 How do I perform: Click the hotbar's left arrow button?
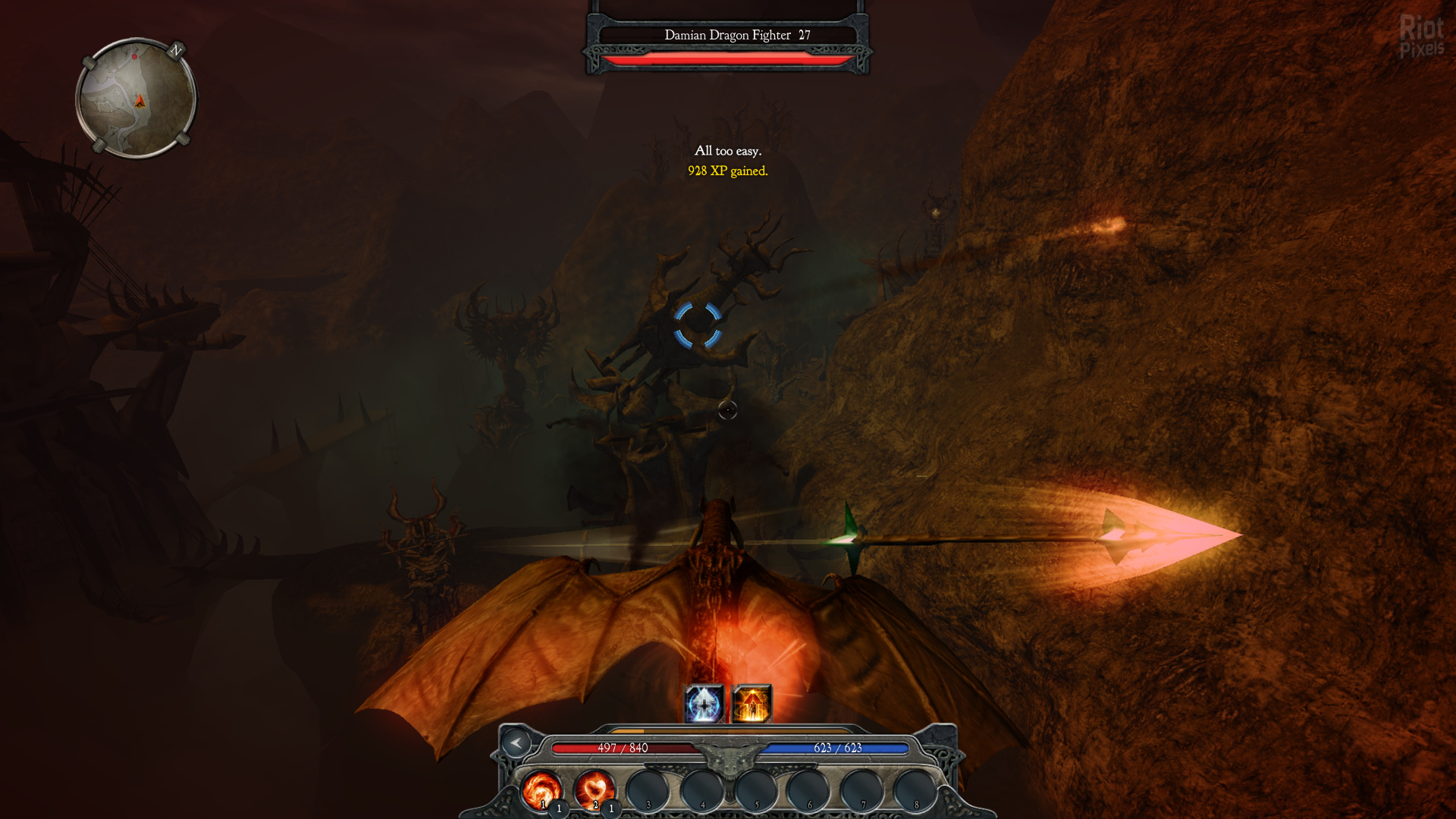pos(516,743)
